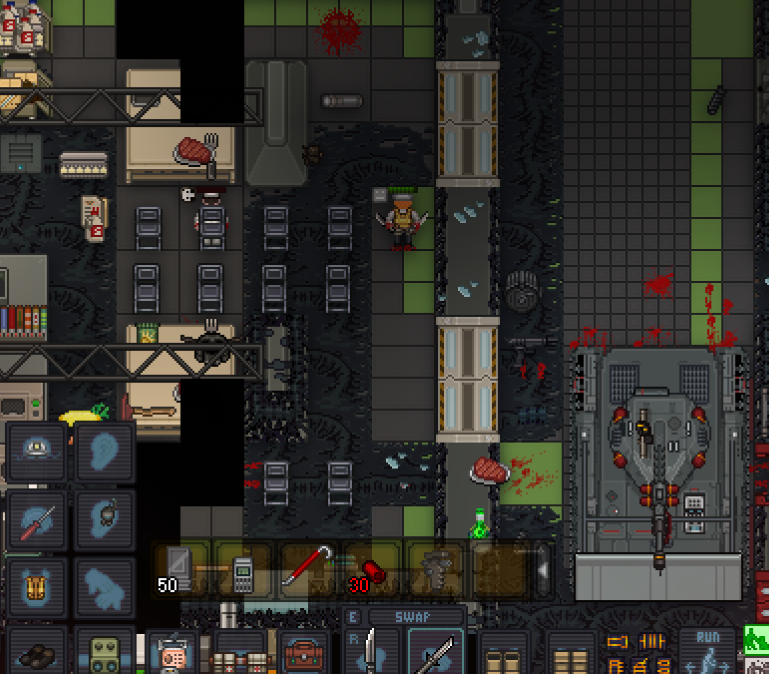Select the stack of 50 metal sheets
This screenshot has height=674, width=769.
pos(180,571)
